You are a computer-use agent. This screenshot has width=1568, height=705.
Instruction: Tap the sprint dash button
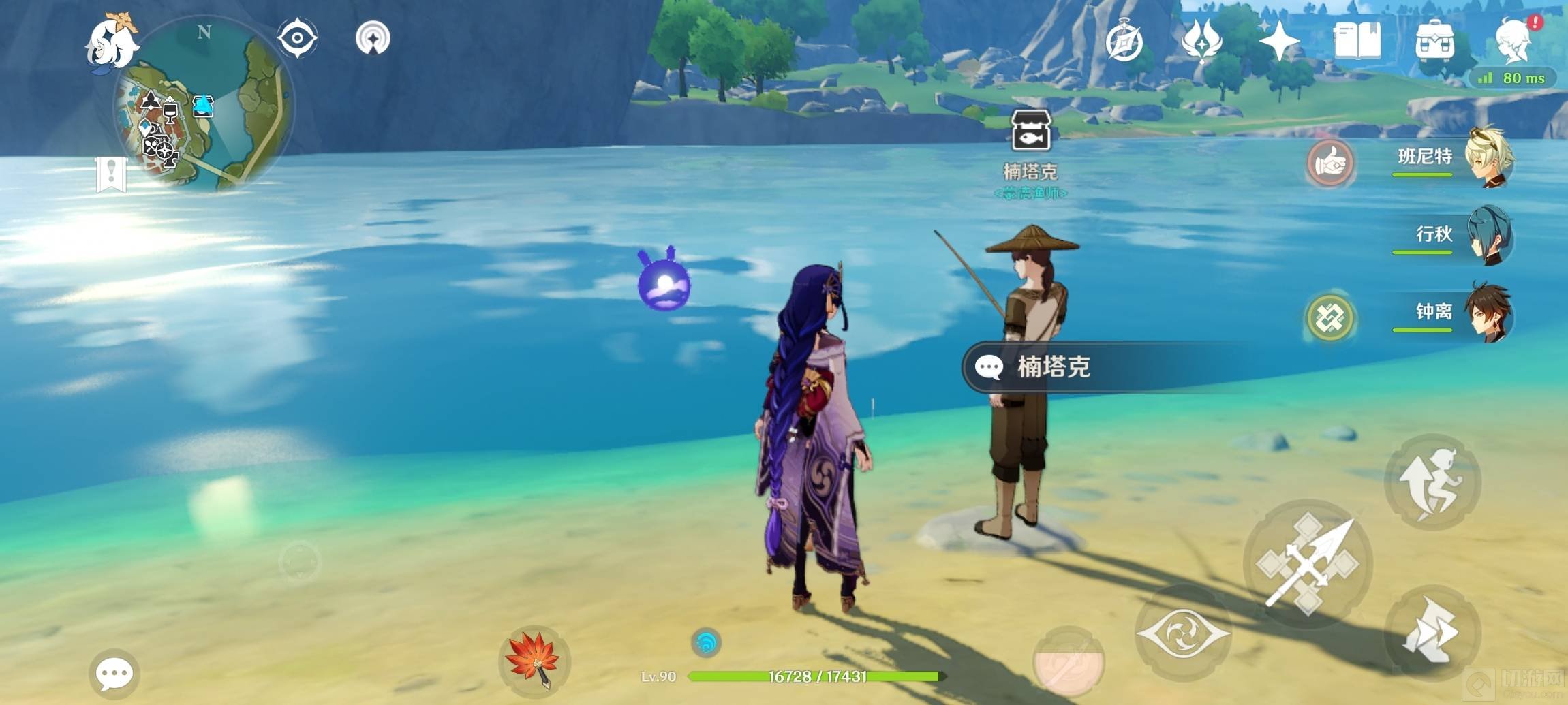1432,633
